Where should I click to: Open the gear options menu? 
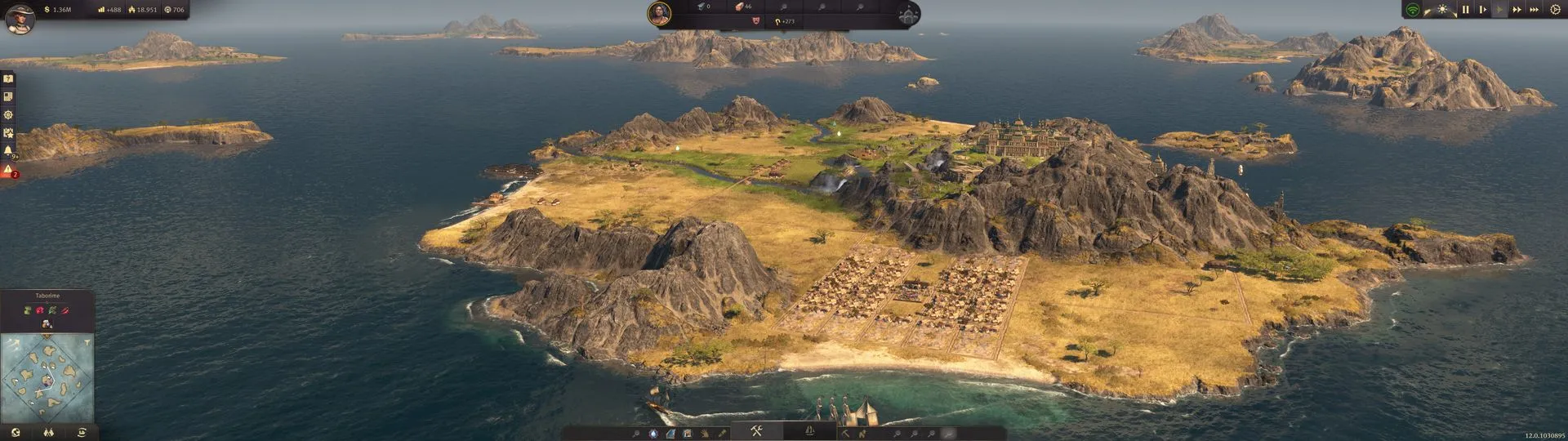[x=1555, y=10]
